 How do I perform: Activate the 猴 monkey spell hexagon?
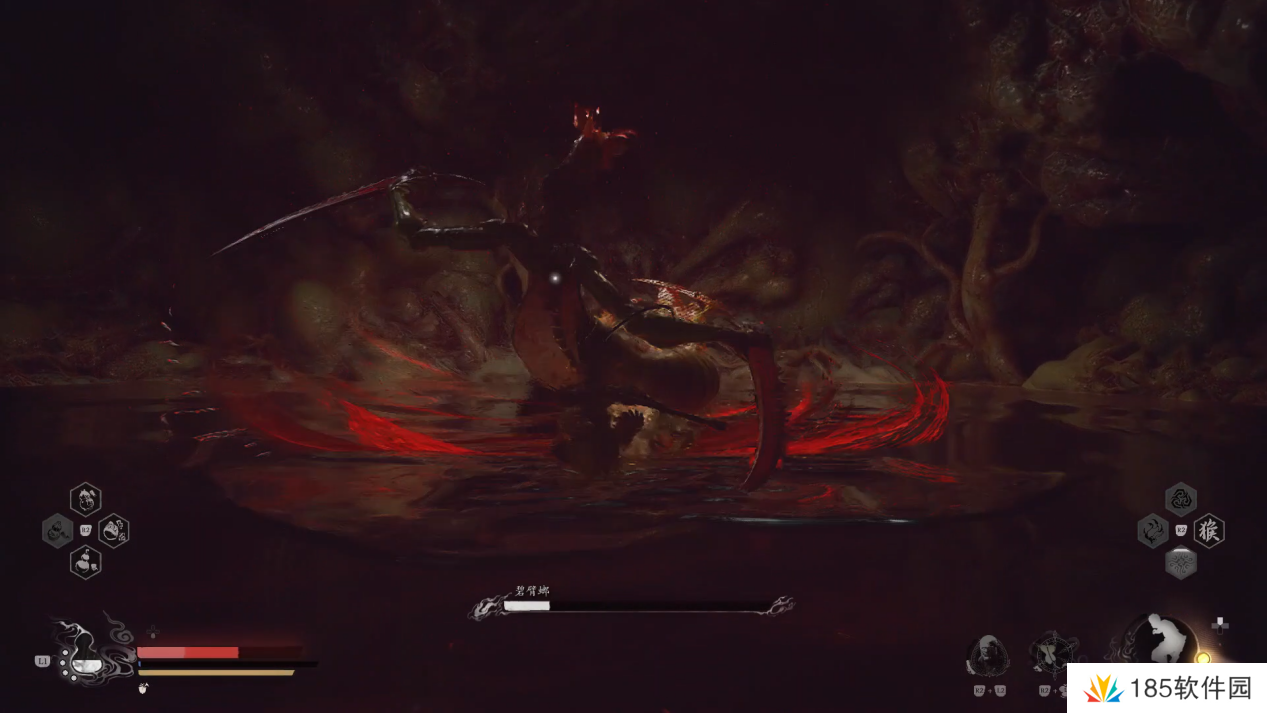tap(1209, 530)
